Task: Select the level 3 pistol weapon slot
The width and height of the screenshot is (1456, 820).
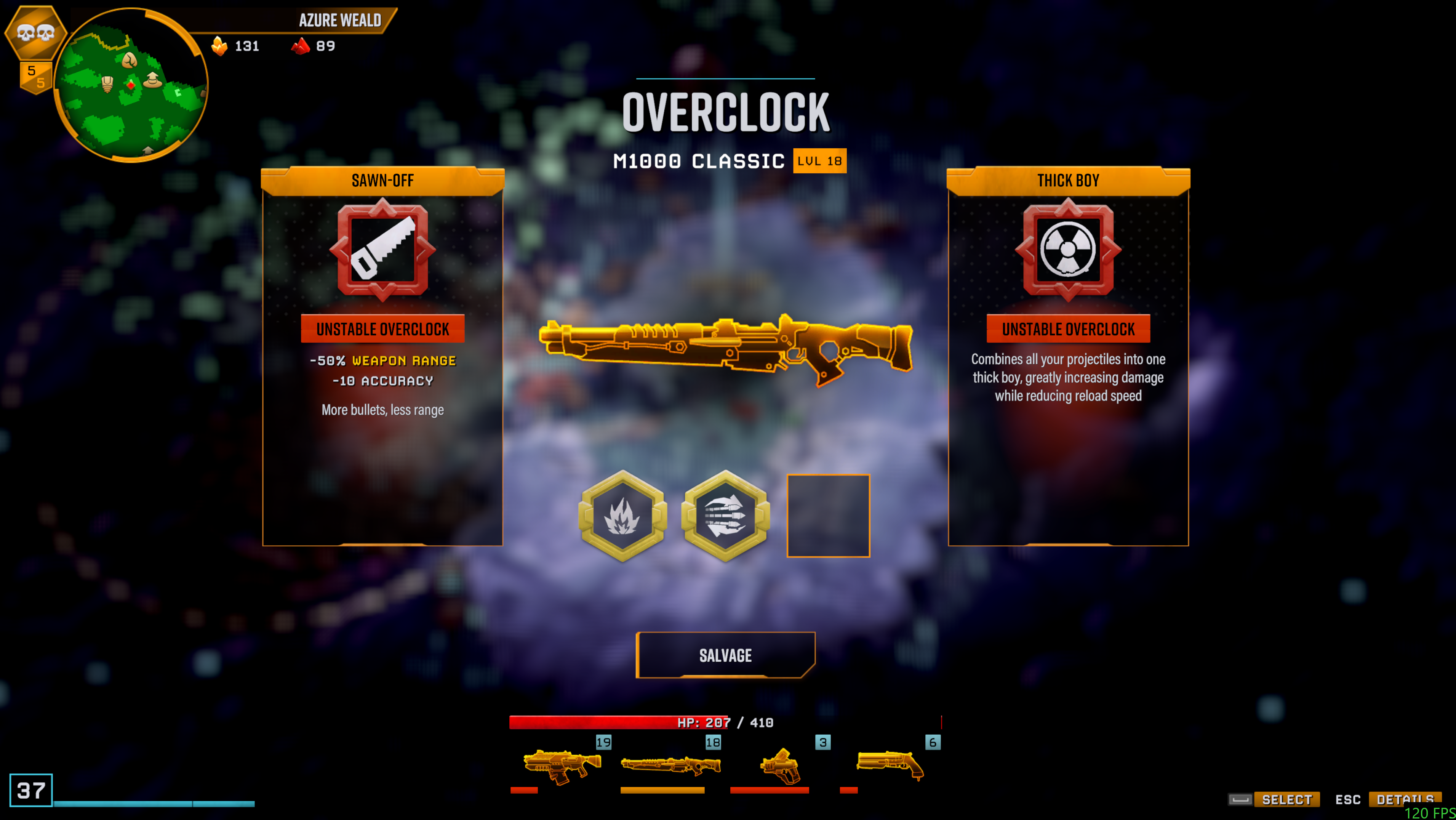Action: click(x=780, y=766)
